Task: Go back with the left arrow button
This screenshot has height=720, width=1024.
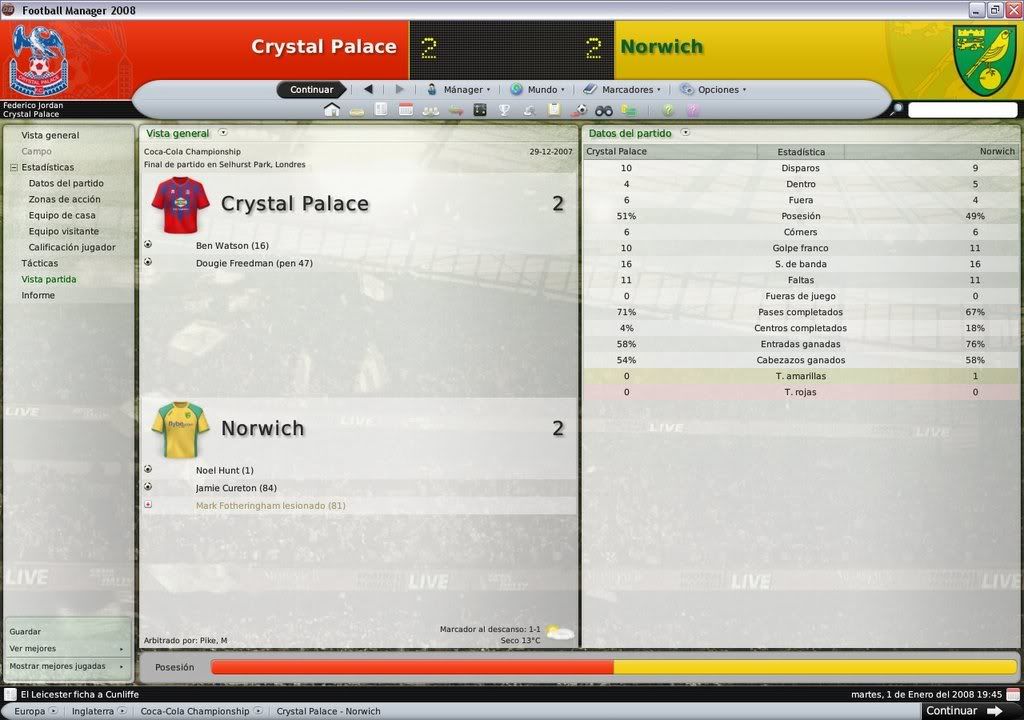Action: [x=368, y=89]
